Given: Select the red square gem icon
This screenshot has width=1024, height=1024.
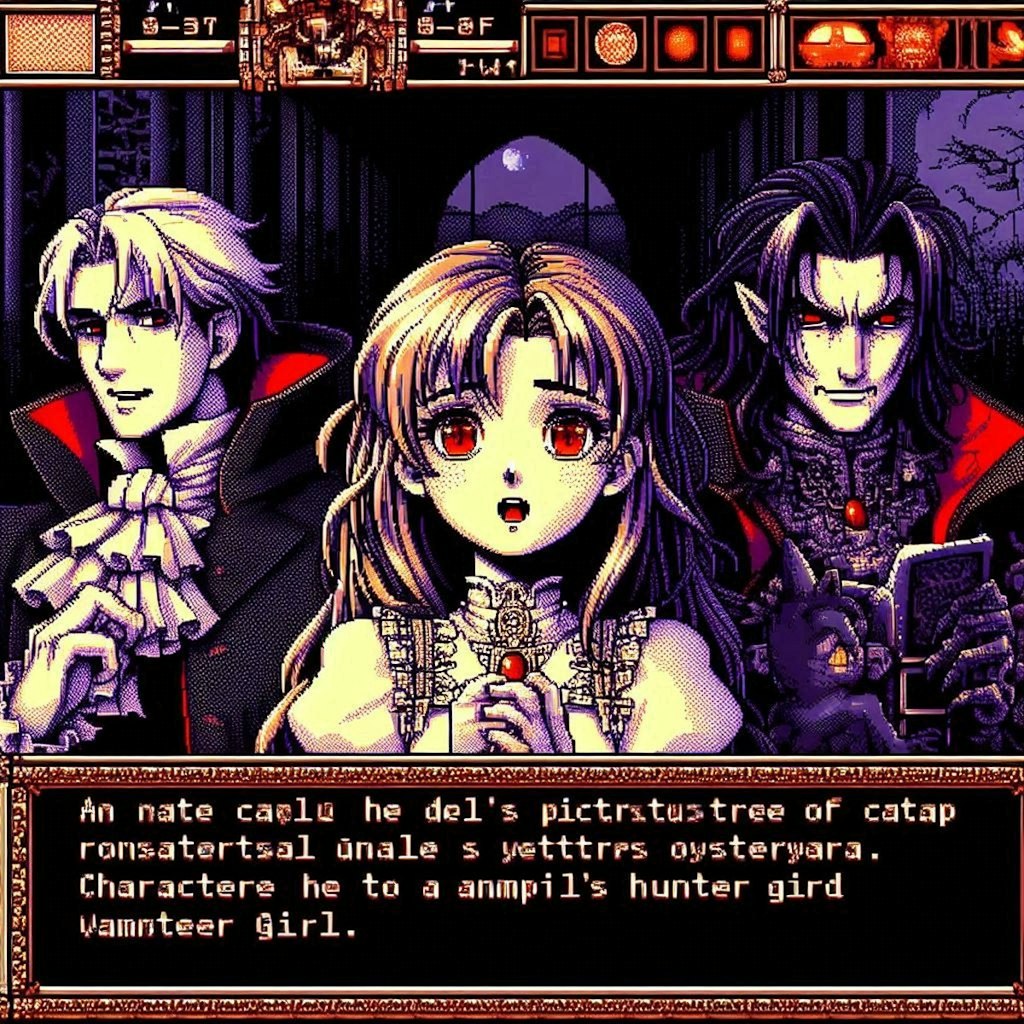Looking at the screenshot, I should (553, 43).
